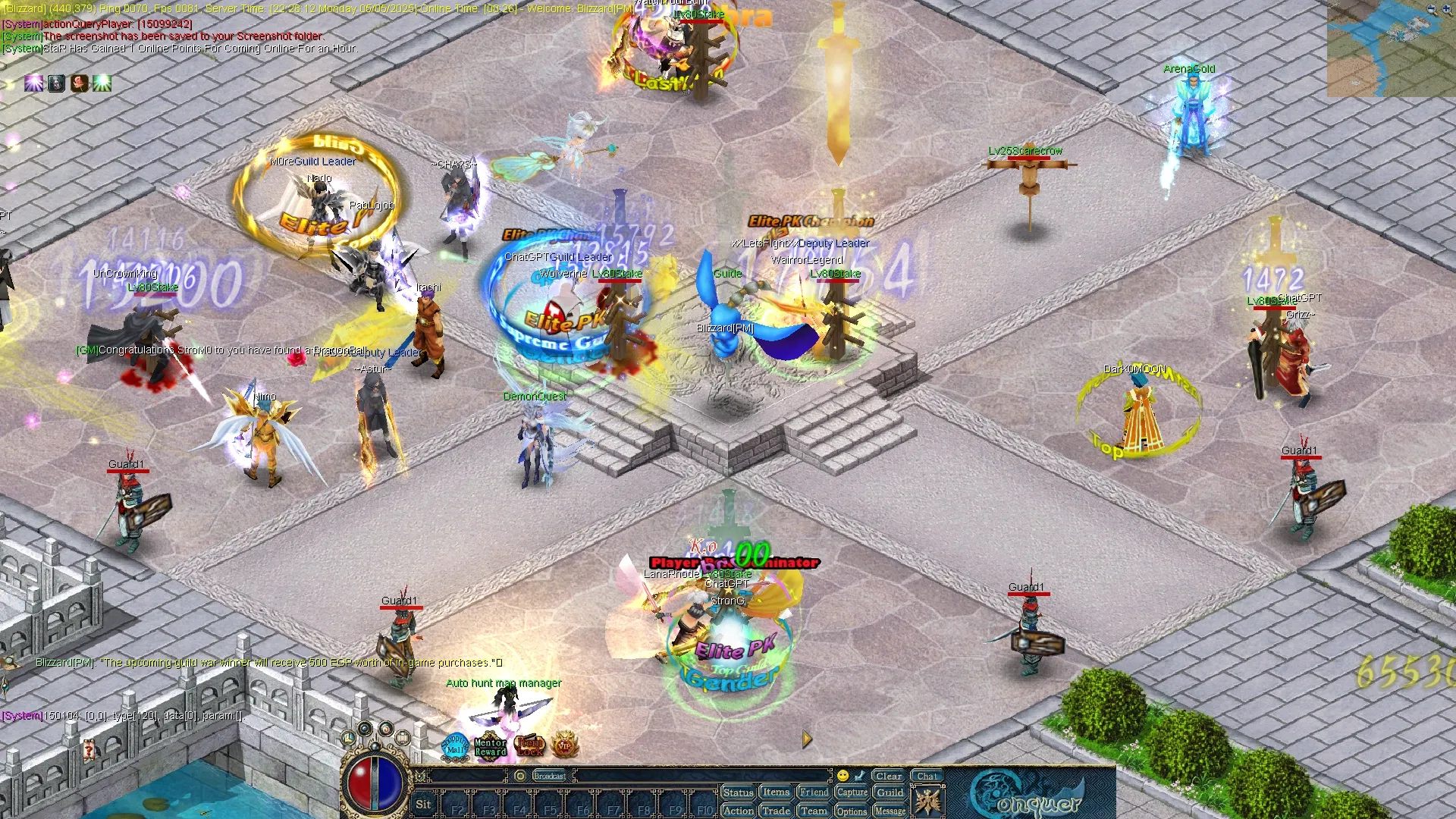Open the game Options
The width and height of the screenshot is (1456, 819).
pos(852,811)
